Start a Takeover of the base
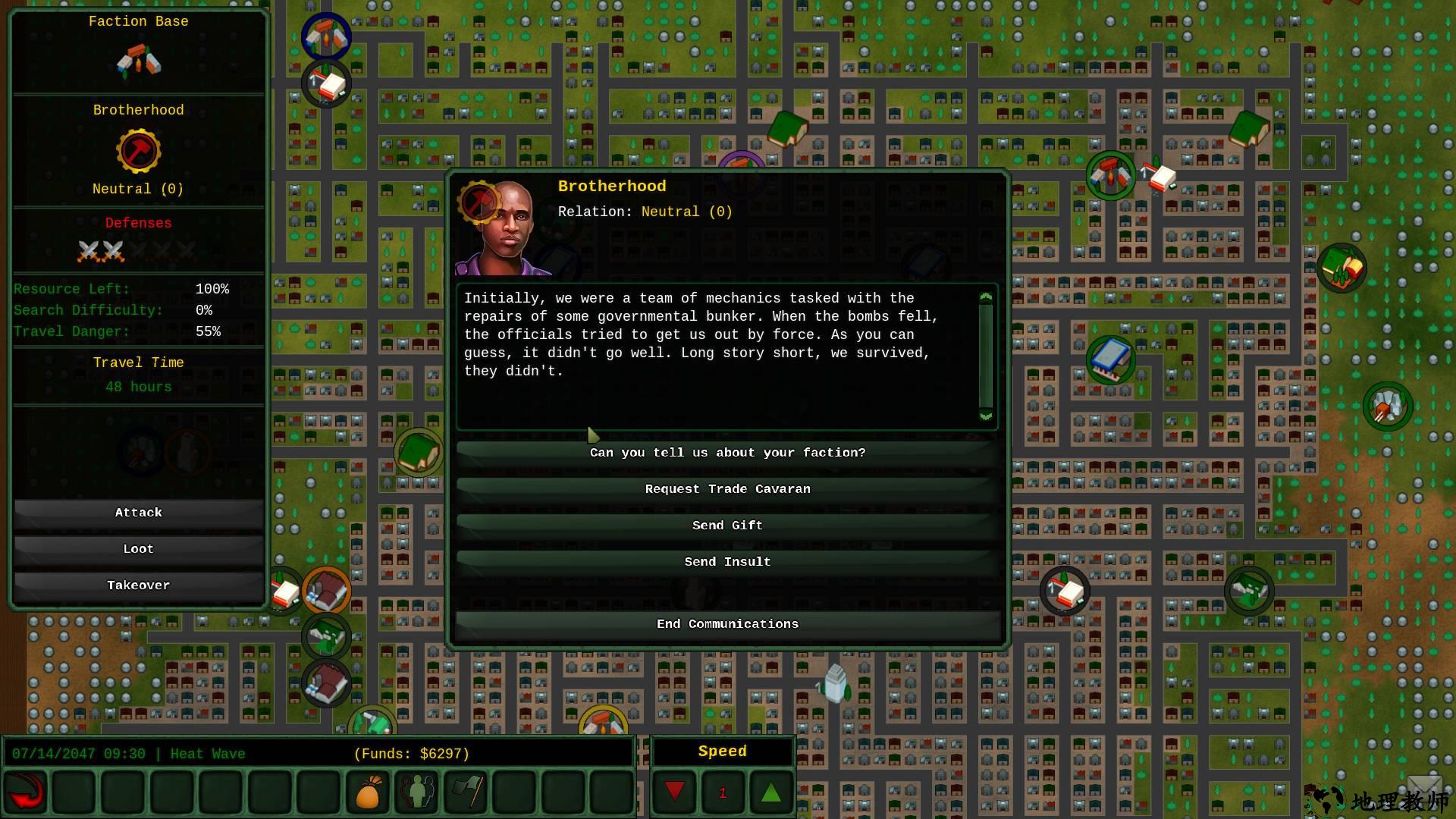This screenshot has height=819, width=1456. 138,585
